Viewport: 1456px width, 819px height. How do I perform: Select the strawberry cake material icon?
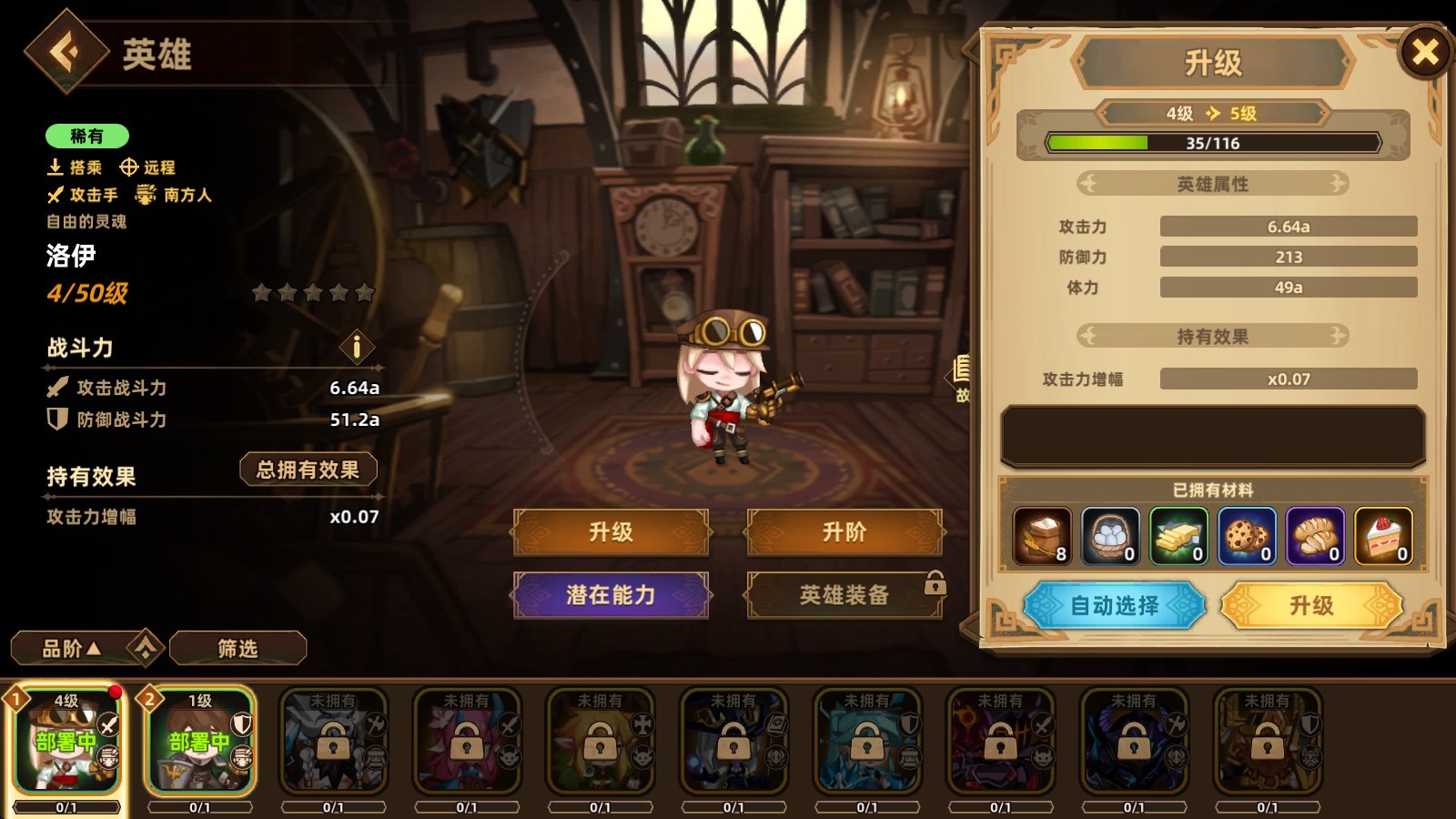1384,535
